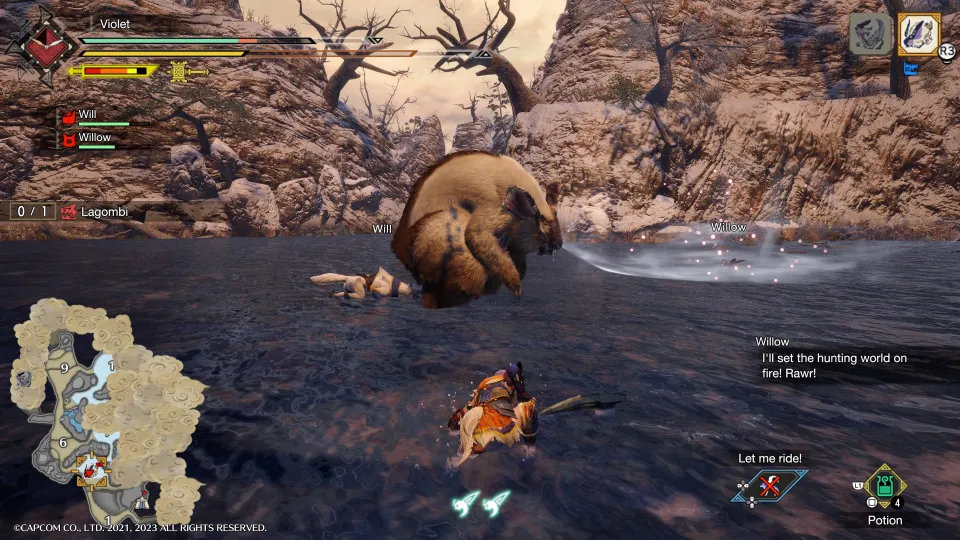Click the red weapon emblem icon
Screen dimensions: 960x540
pos(40,46)
